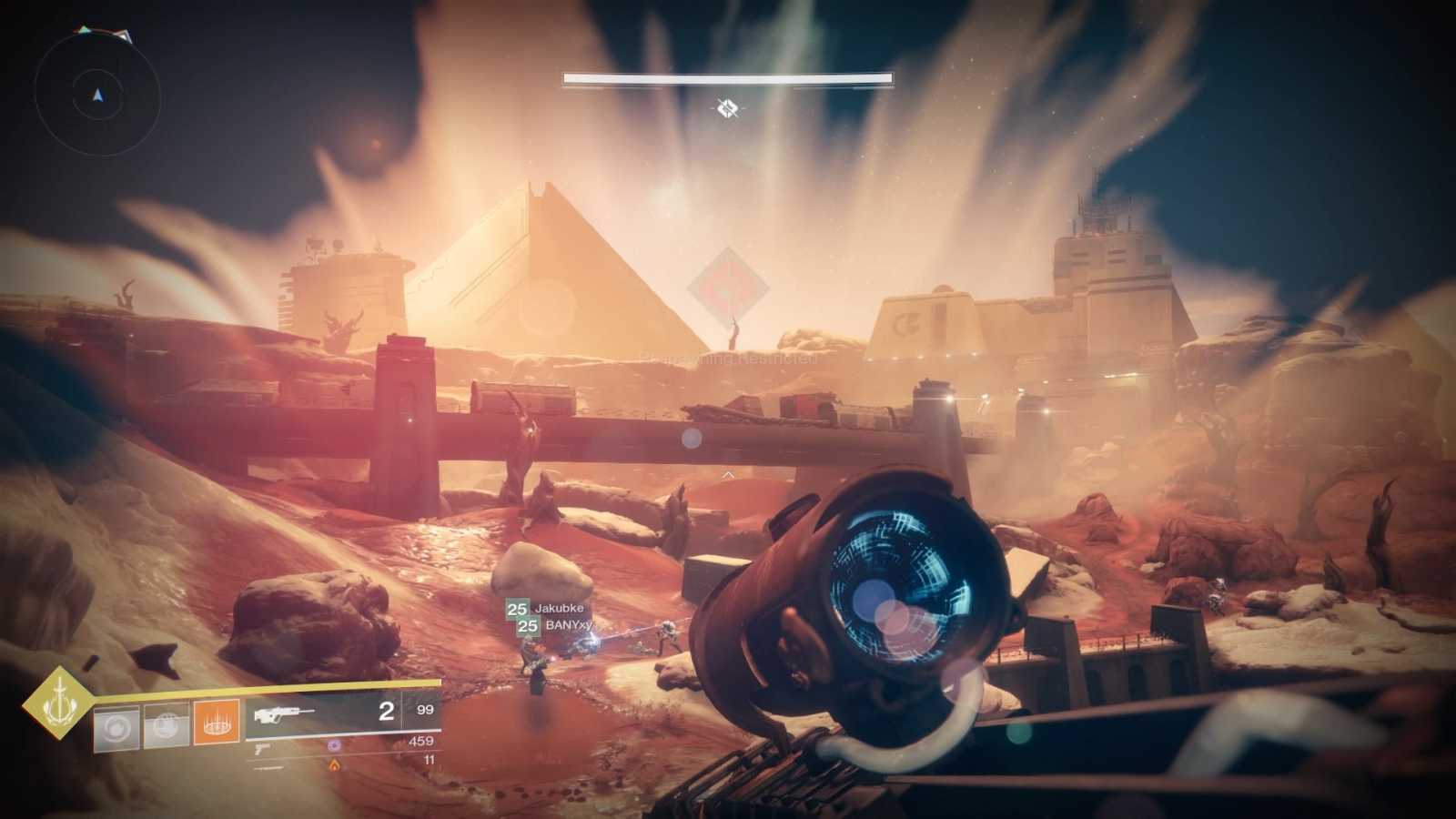Screen dimensions: 1456x819
Task: Click the special ammo count 99
Action: [426, 711]
